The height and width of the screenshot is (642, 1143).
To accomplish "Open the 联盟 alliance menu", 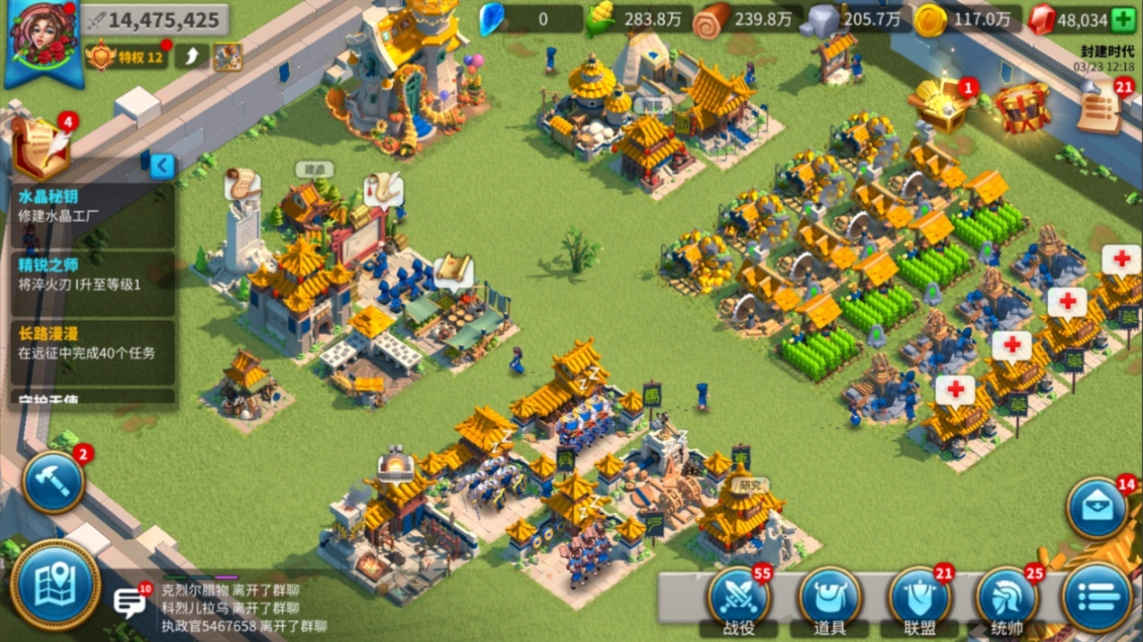I will [x=919, y=599].
